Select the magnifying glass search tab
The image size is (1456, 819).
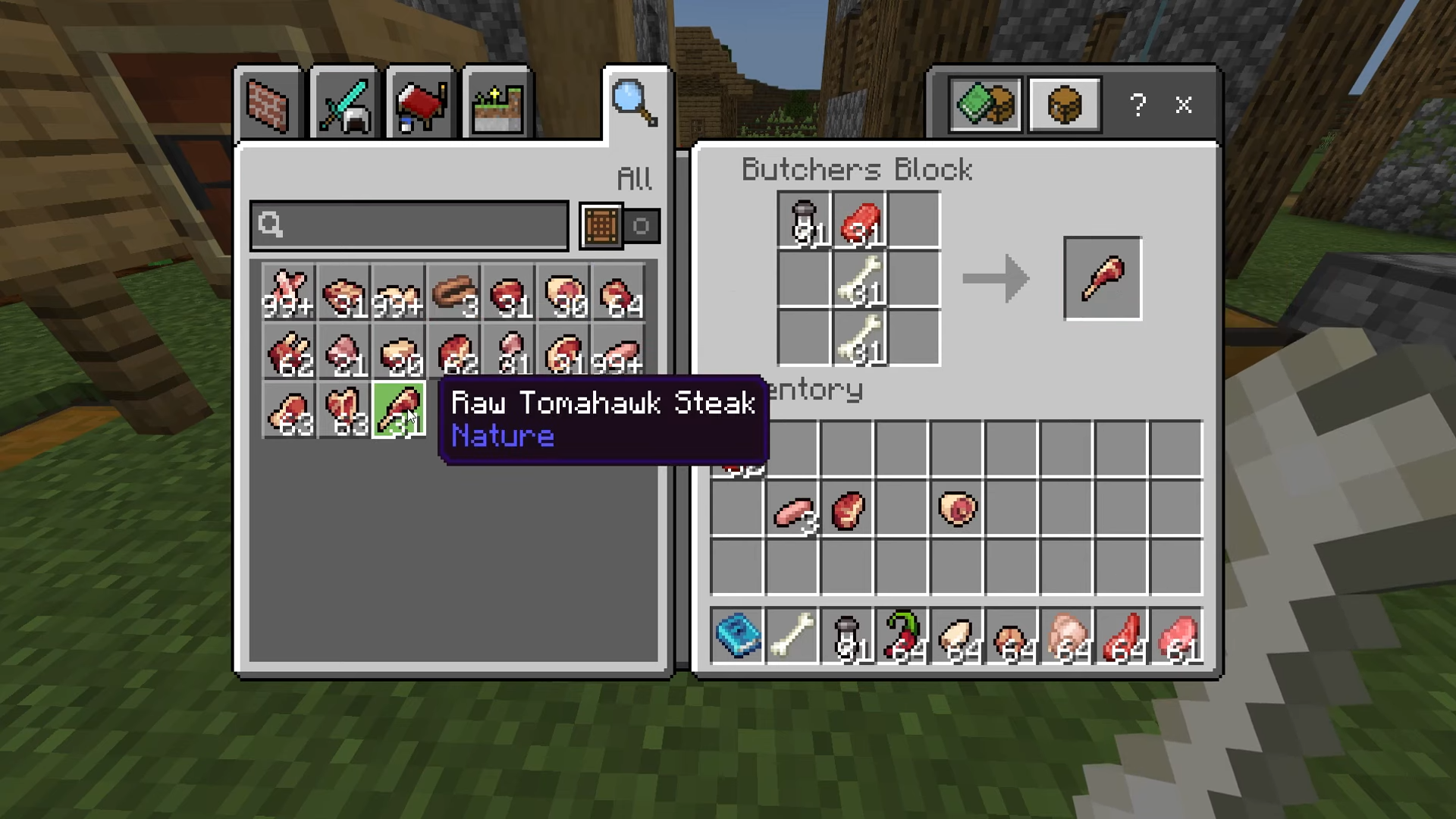[635, 104]
